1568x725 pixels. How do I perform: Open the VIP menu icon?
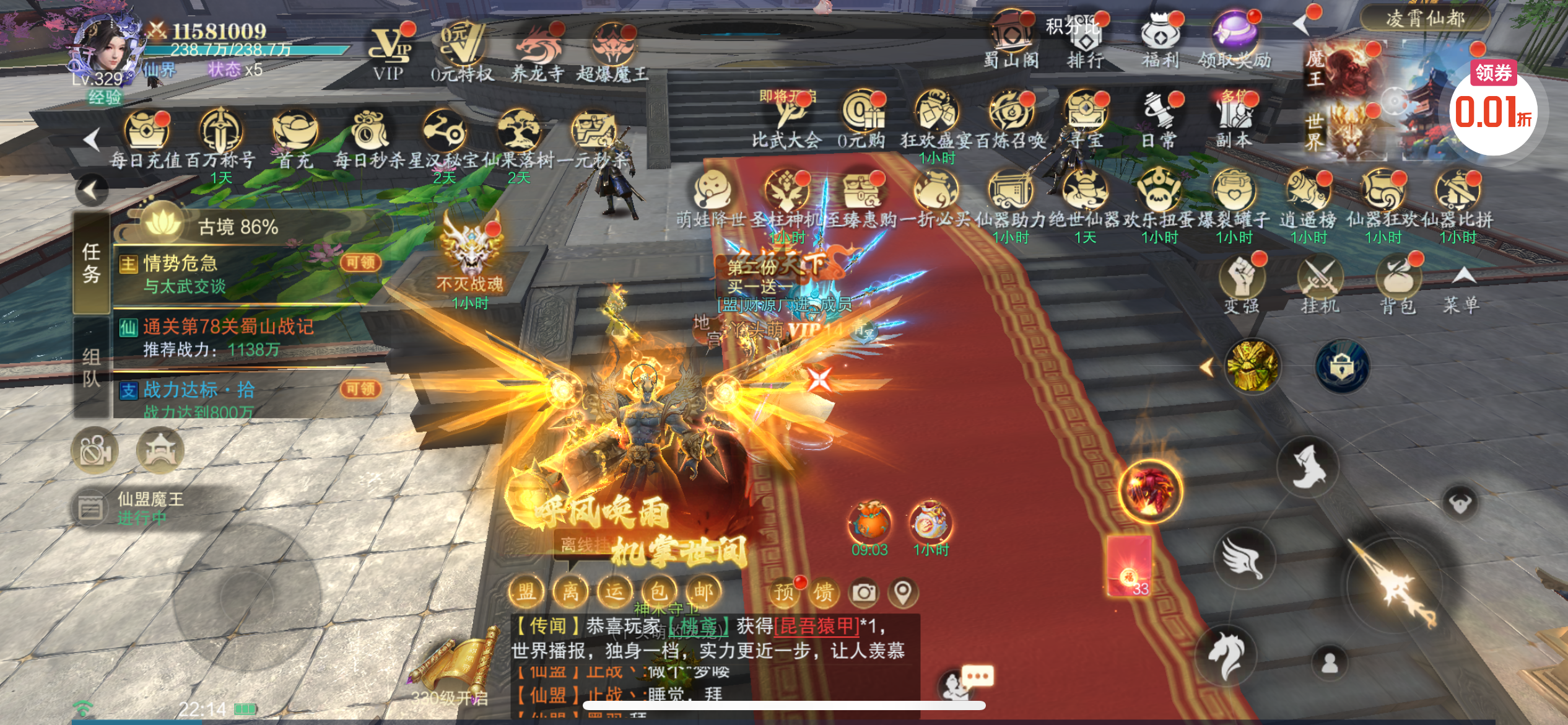point(390,50)
